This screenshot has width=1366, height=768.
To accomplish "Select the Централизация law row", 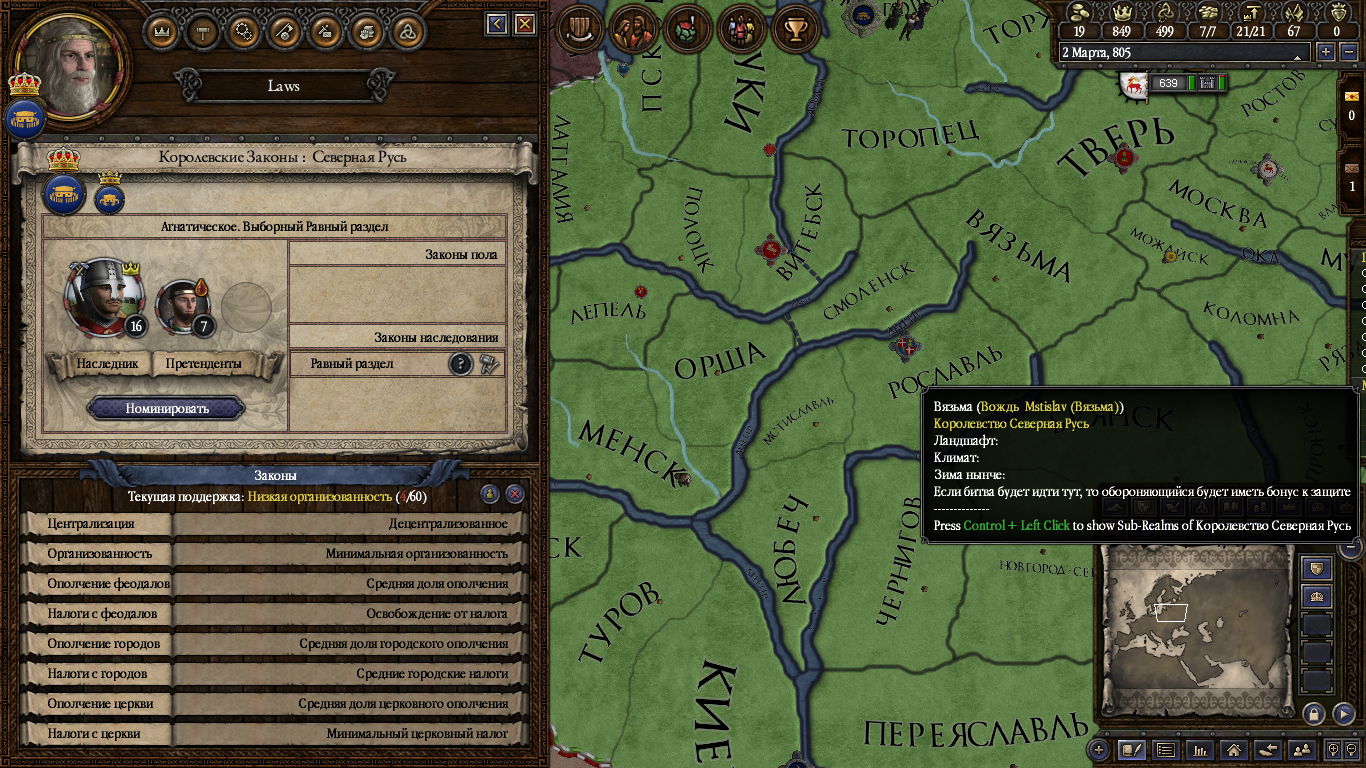I will 273,523.
